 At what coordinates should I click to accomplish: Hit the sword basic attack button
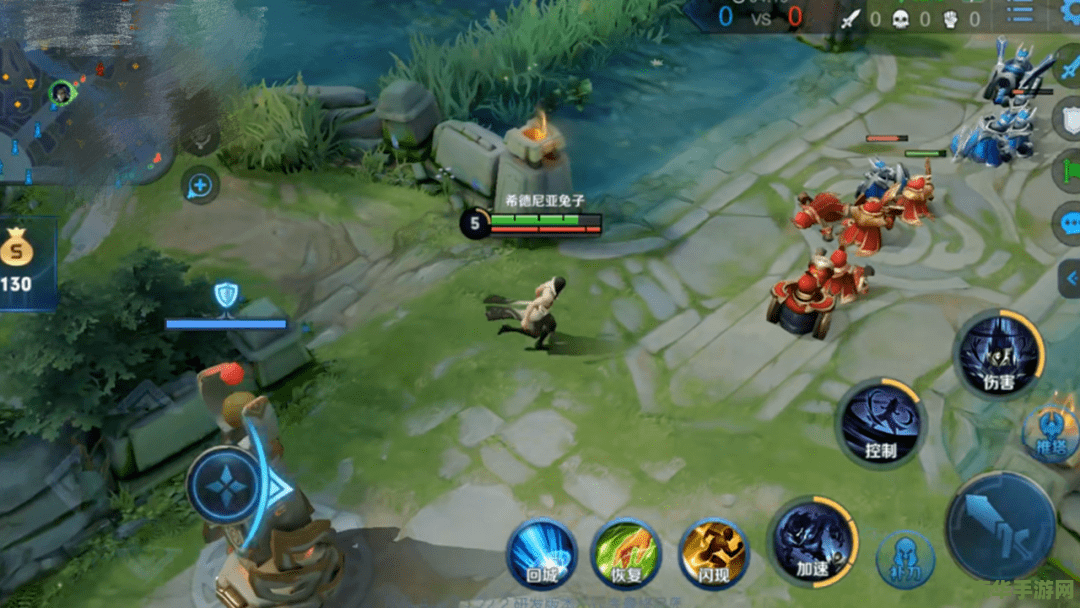click(x=1001, y=527)
